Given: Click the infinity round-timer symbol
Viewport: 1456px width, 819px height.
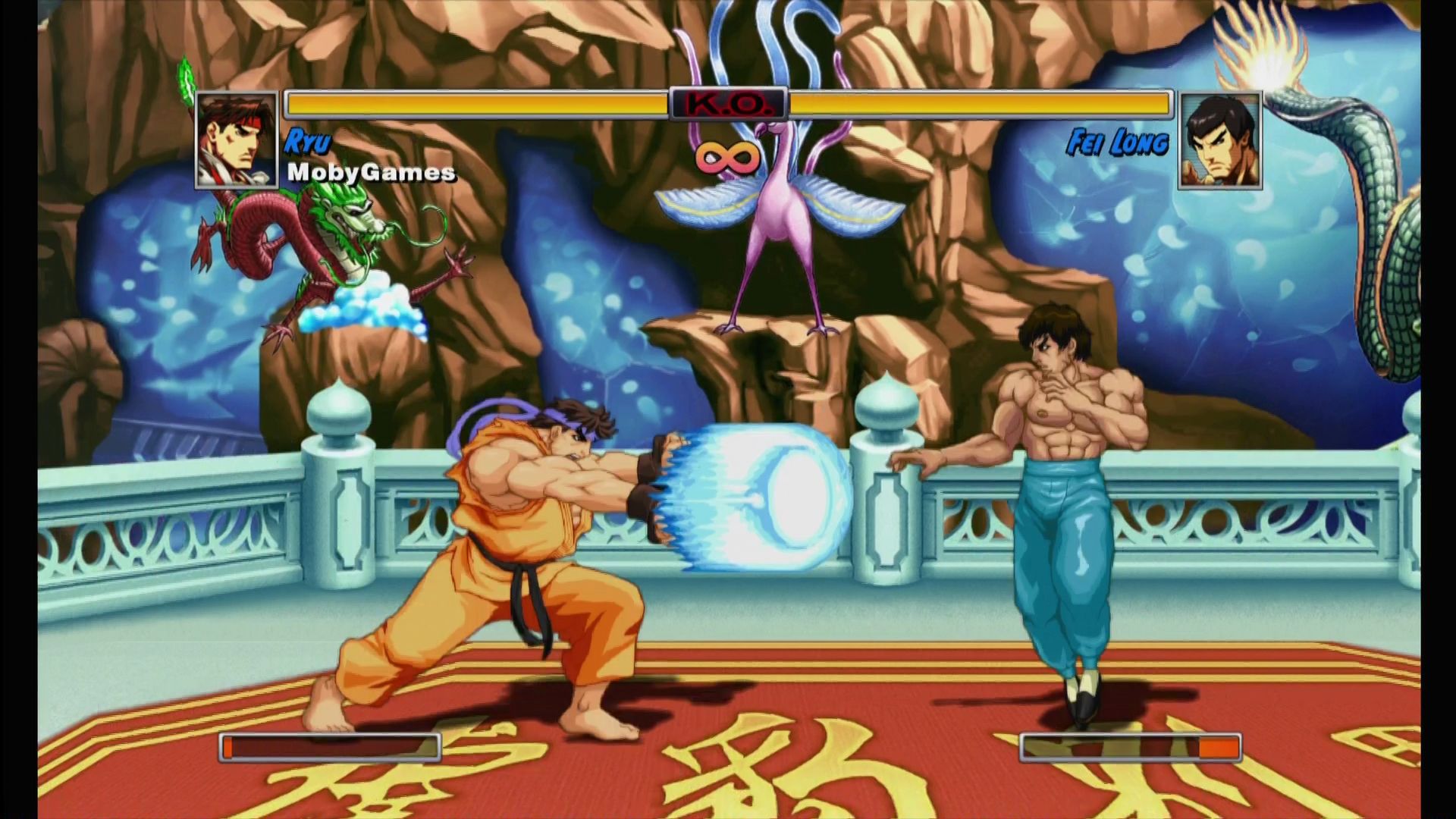Looking at the screenshot, I should (725, 157).
